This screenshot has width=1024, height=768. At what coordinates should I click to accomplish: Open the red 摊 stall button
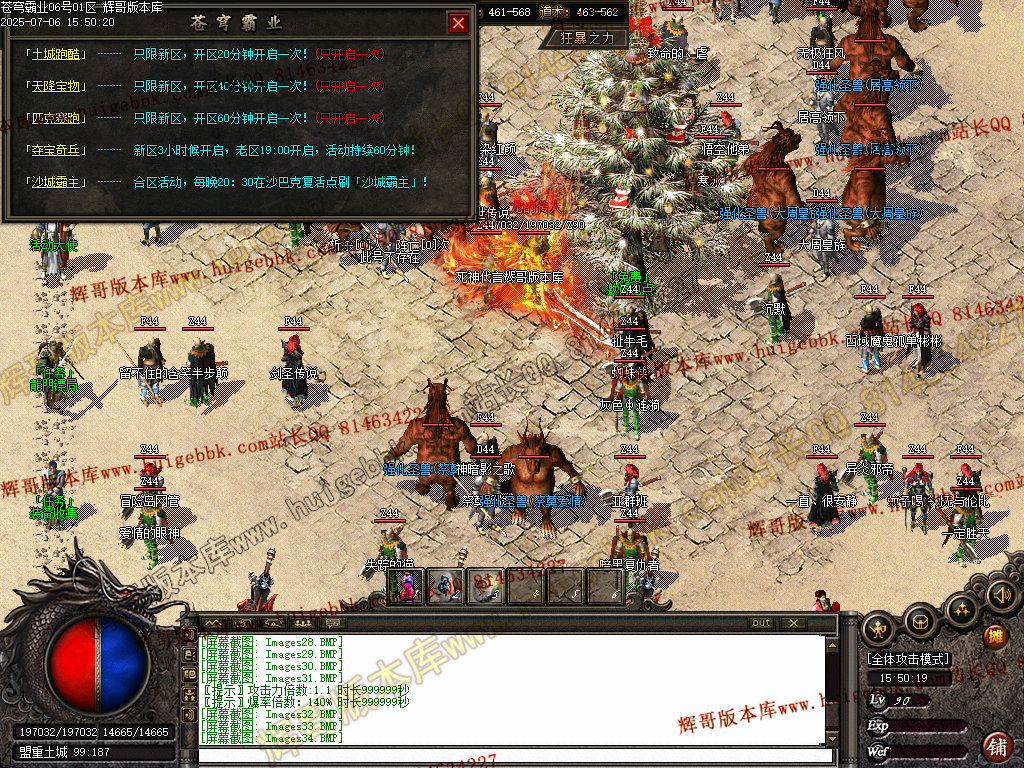click(995, 636)
